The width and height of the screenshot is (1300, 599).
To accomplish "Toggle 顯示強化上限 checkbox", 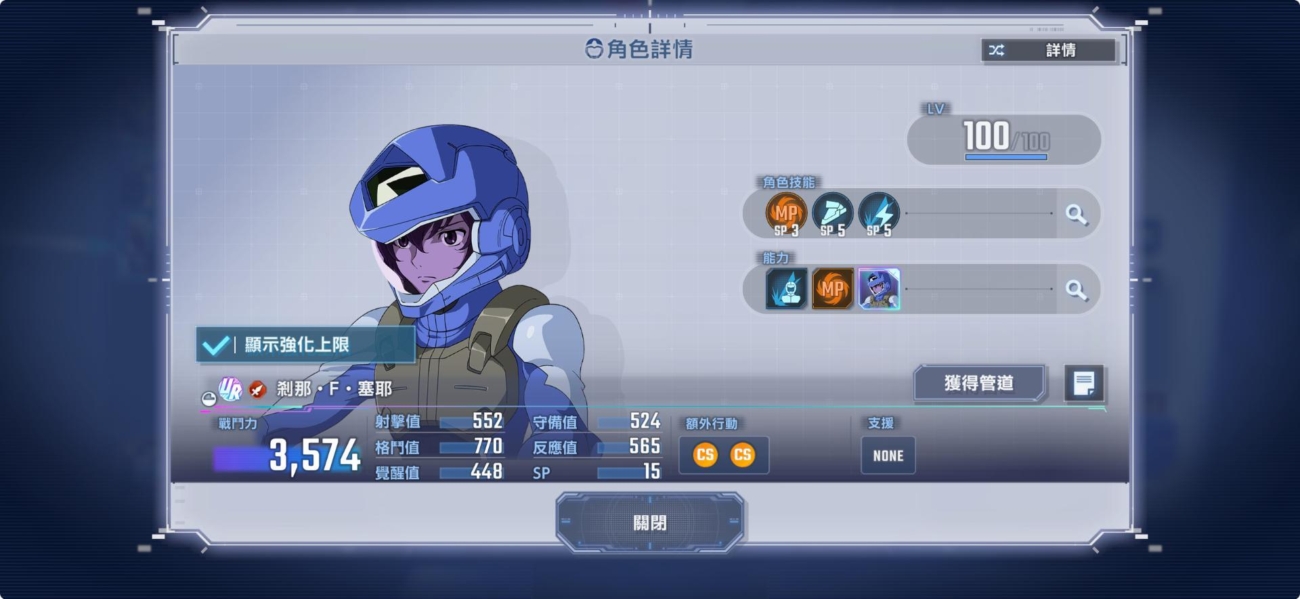I will (215, 345).
